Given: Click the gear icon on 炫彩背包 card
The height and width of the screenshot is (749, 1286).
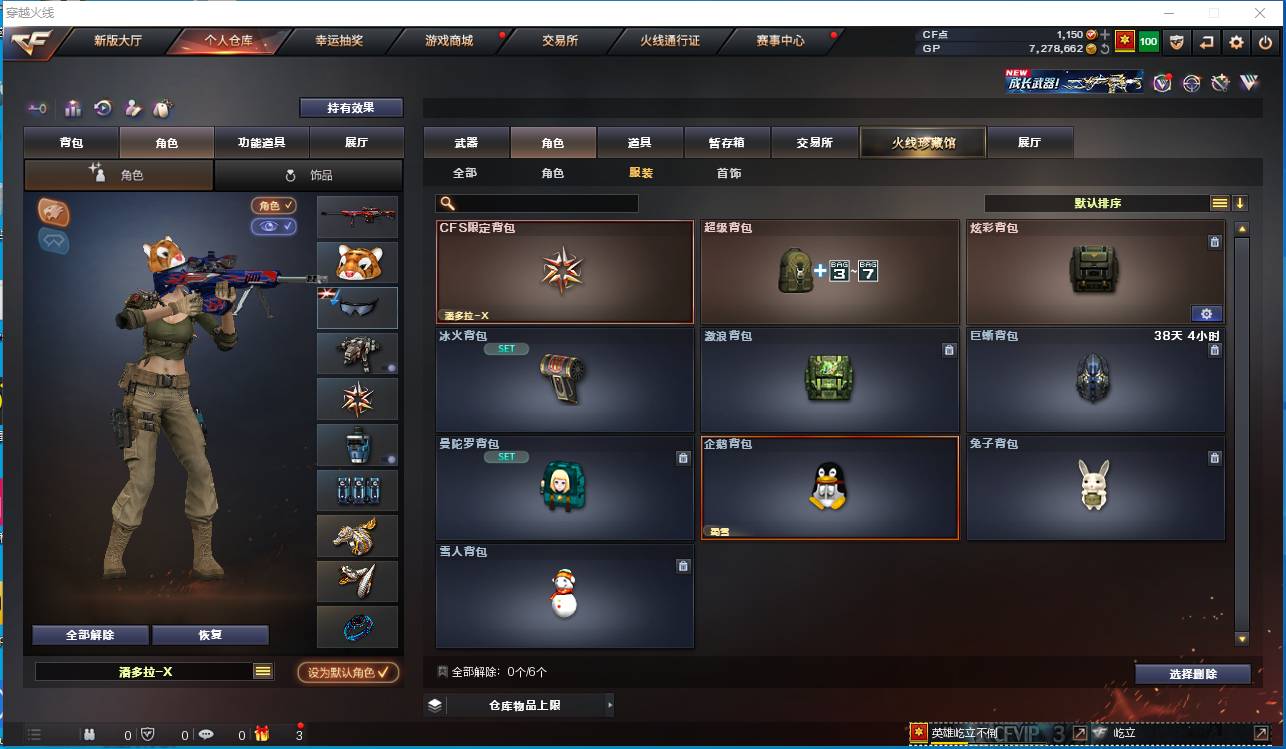Looking at the screenshot, I should (x=1207, y=313).
